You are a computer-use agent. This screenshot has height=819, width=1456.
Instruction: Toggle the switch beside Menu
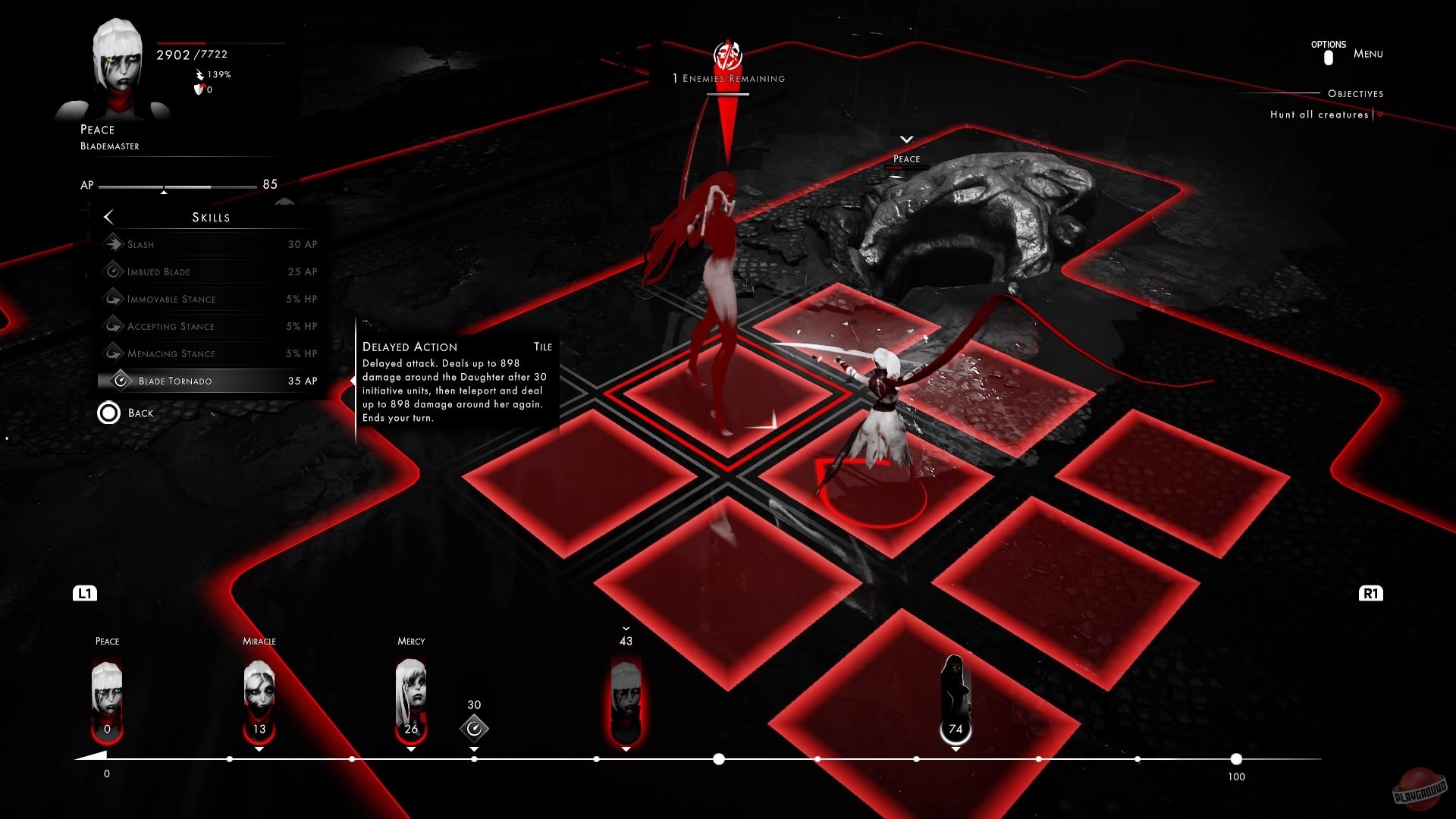pyautogui.click(x=1328, y=56)
